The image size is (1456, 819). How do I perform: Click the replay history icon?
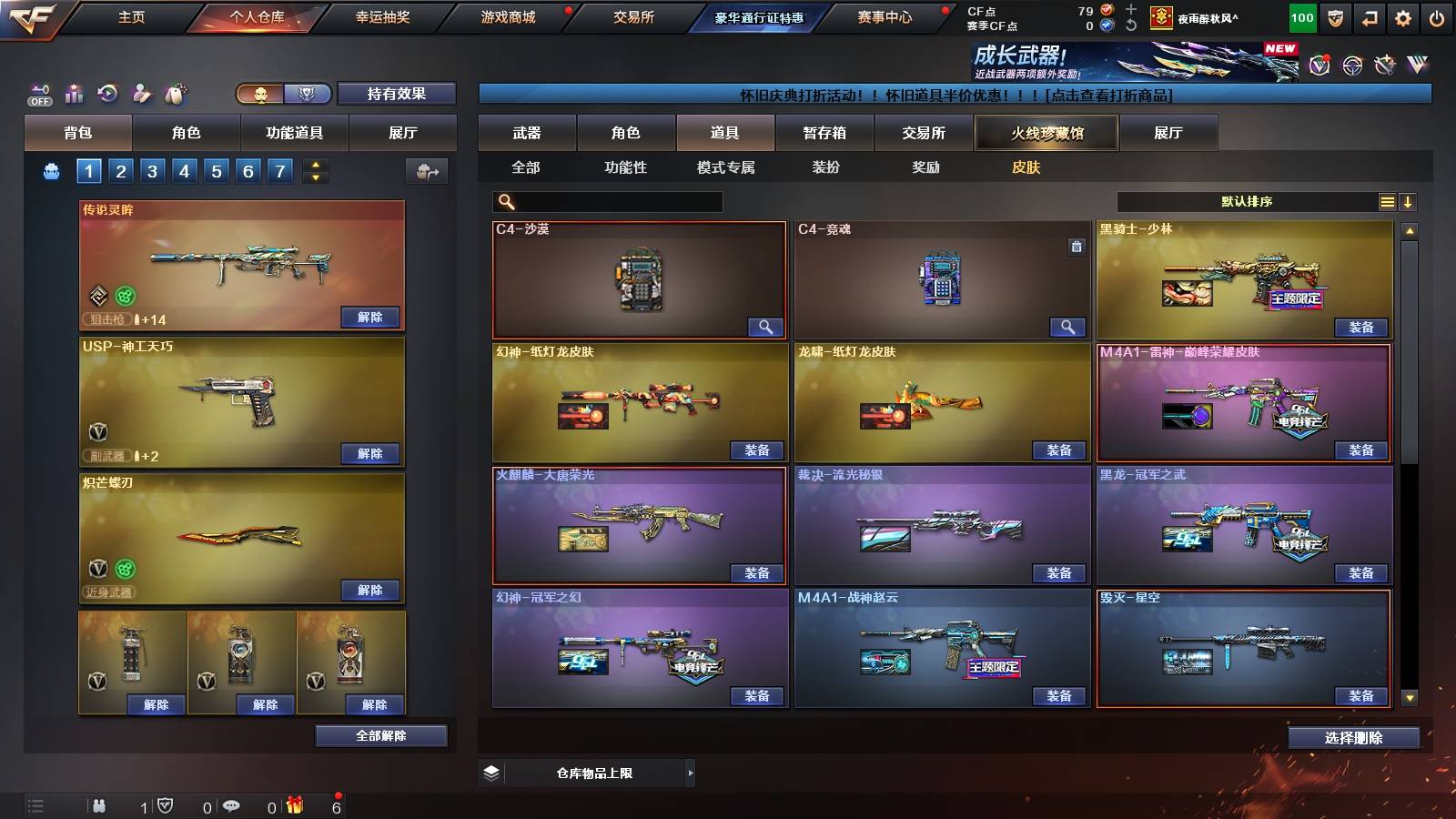[108, 92]
